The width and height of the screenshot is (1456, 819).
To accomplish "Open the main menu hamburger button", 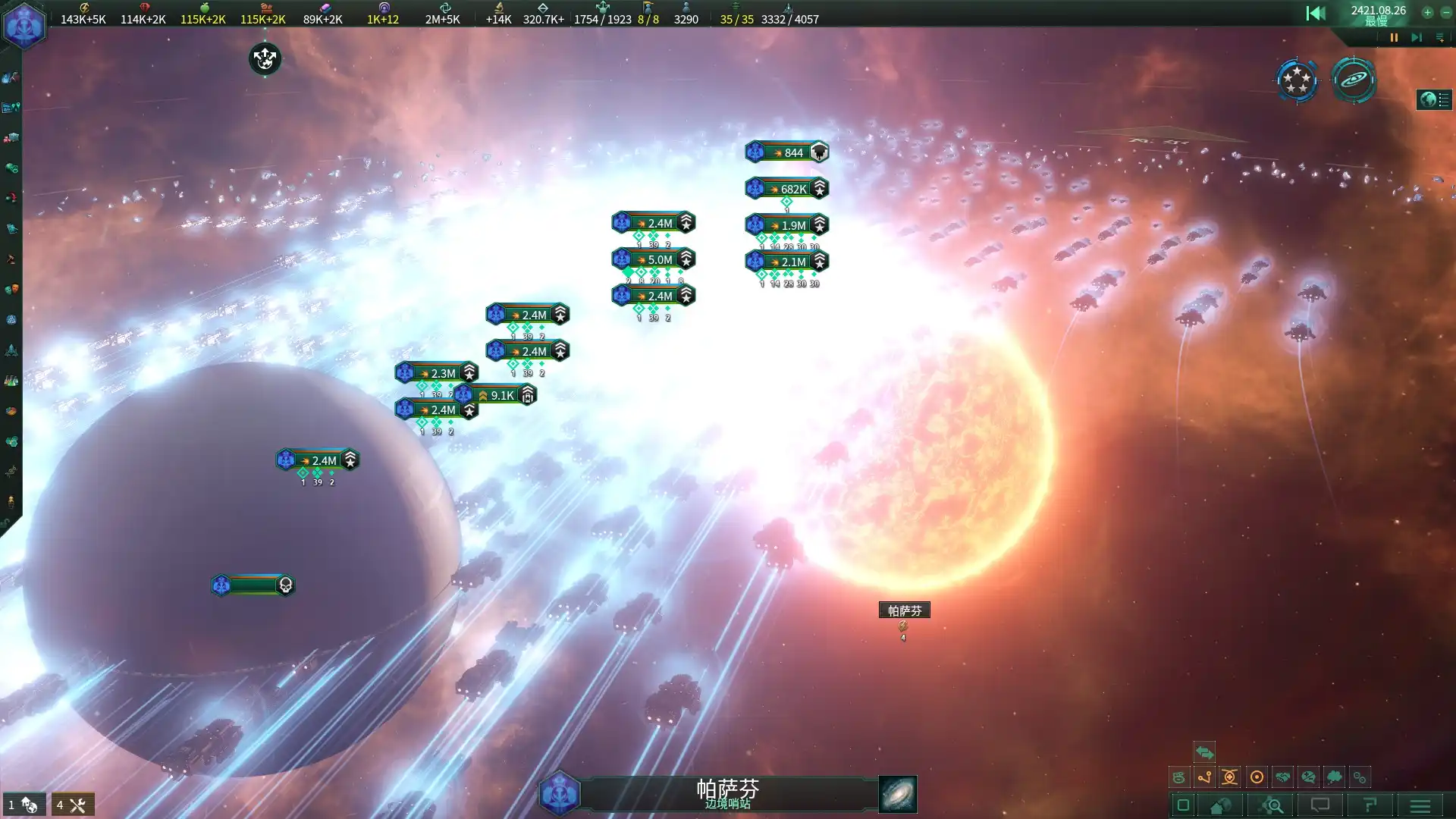I will point(1420,805).
